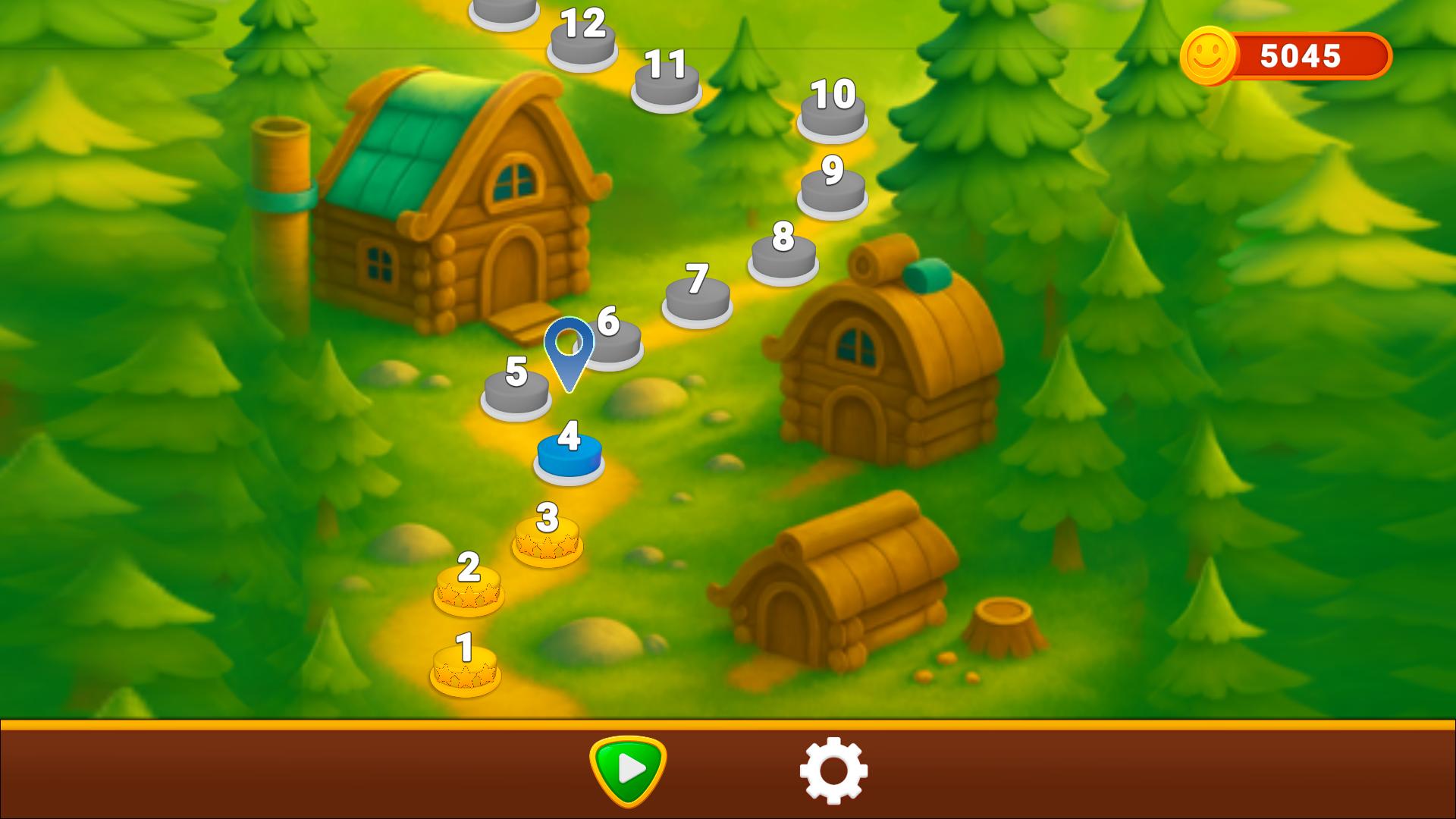Select the blue level 4 button
Image resolution: width=1456 pixels, height=819 pixels.
(x=568, y=456)
